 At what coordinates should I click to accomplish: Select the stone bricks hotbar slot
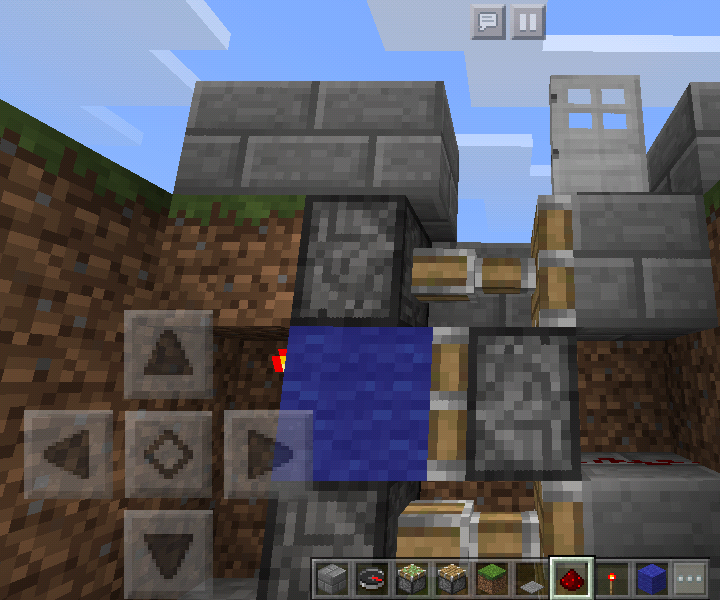332,578
